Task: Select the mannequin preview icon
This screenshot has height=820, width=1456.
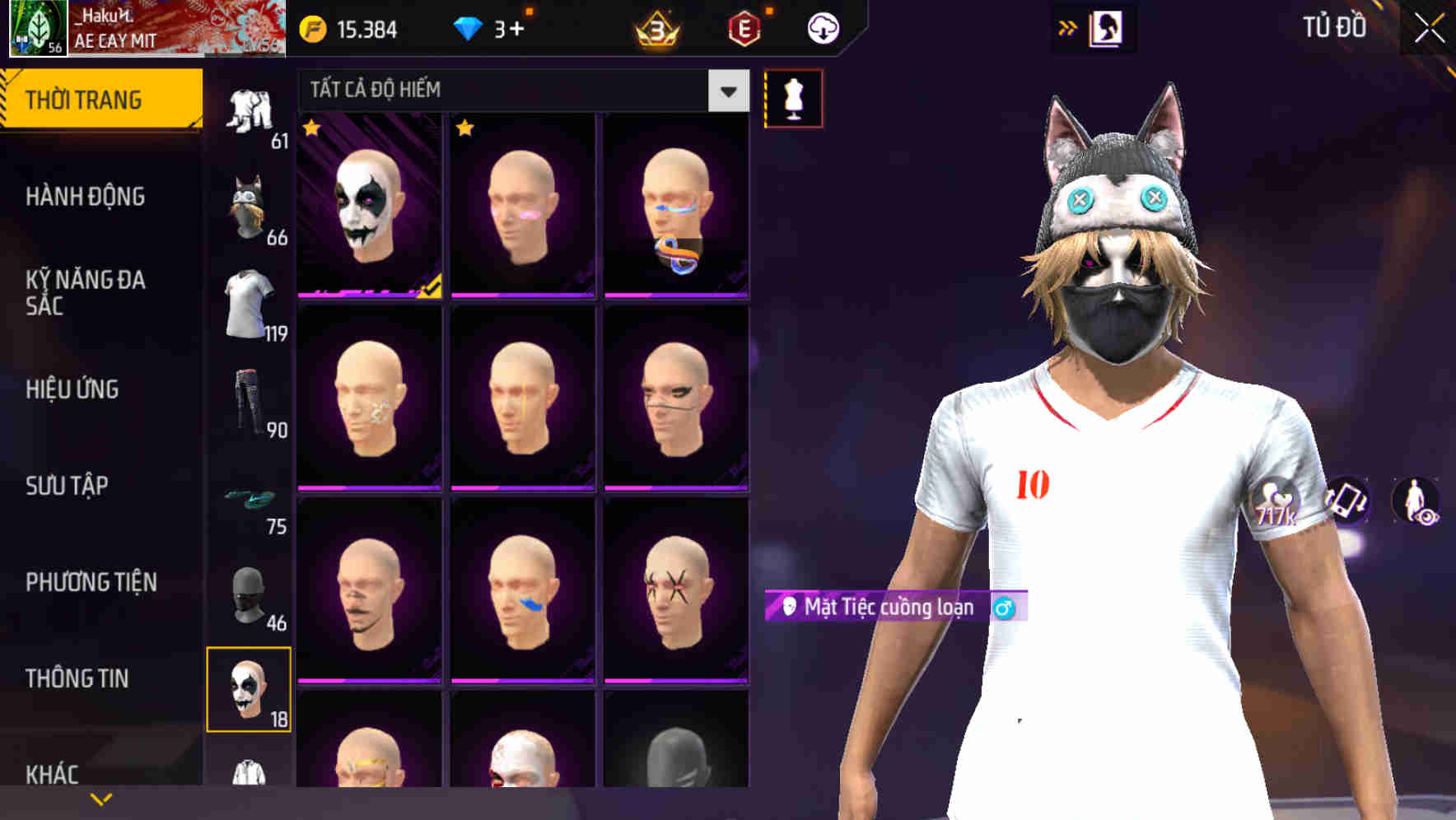Action: pos(793,98)
